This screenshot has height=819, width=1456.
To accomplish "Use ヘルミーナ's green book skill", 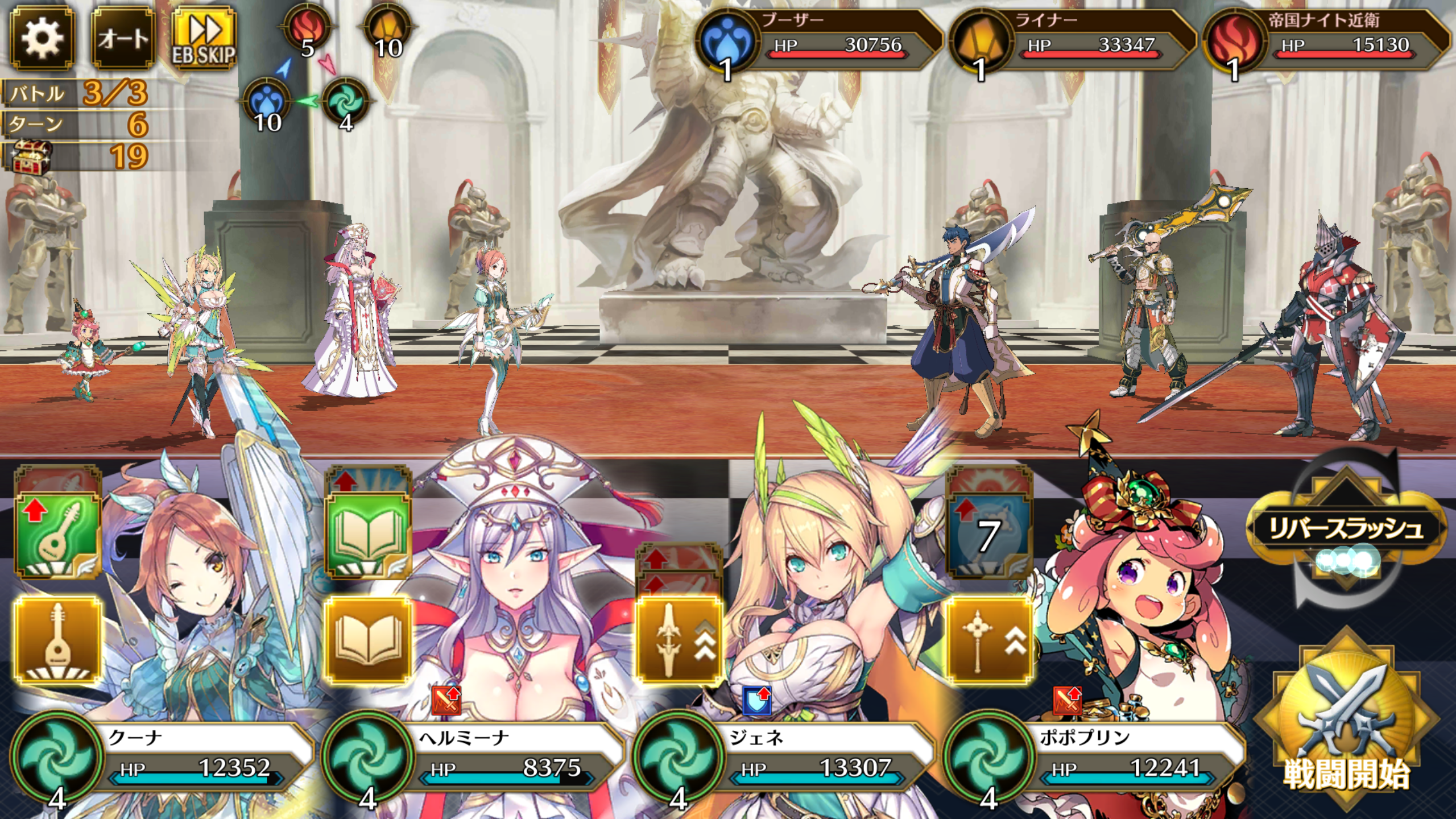I will pyautogui.click(x=368, y=535).
